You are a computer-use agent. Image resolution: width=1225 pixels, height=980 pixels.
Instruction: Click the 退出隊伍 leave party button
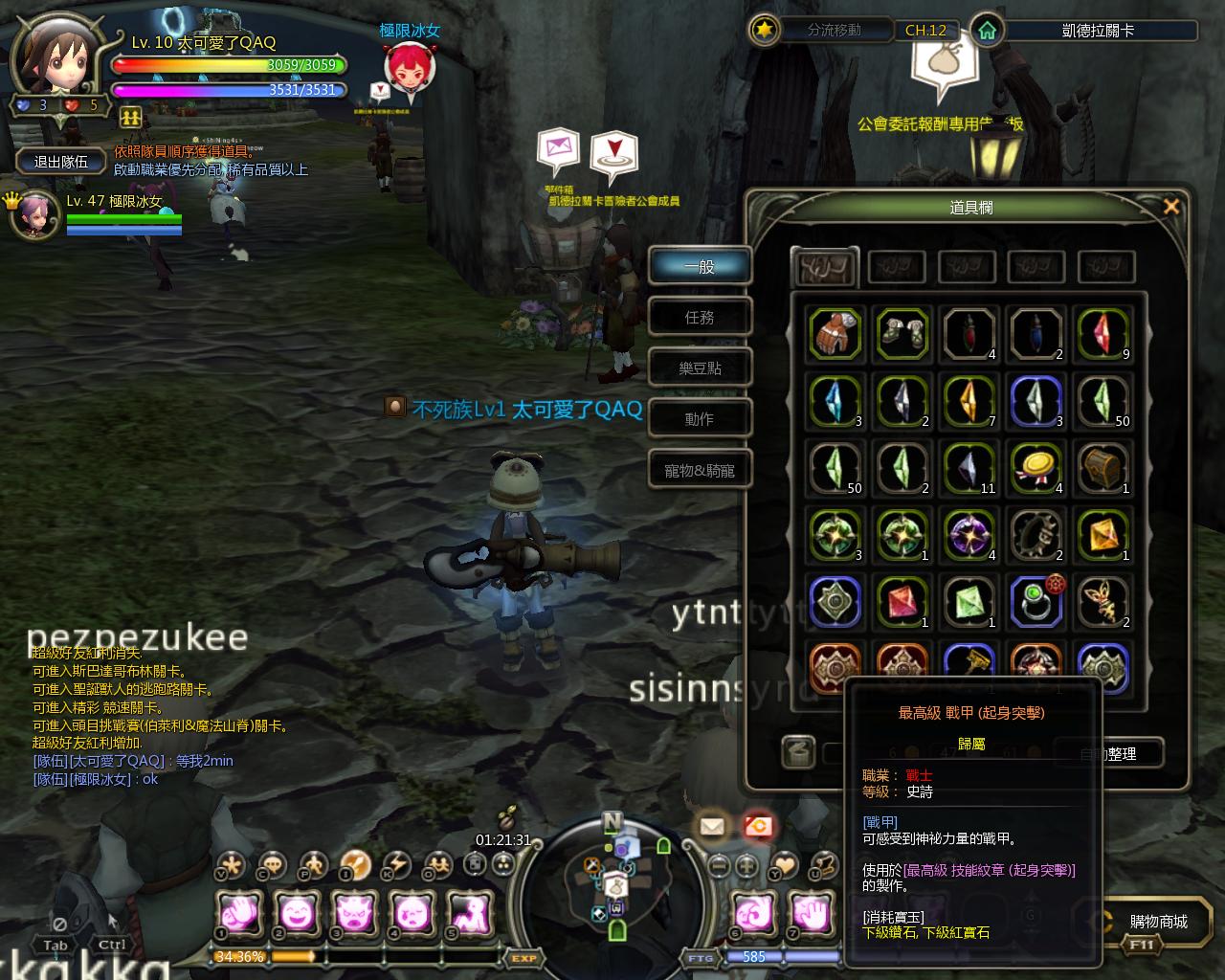pyautogui.click(x=61, y=162)
